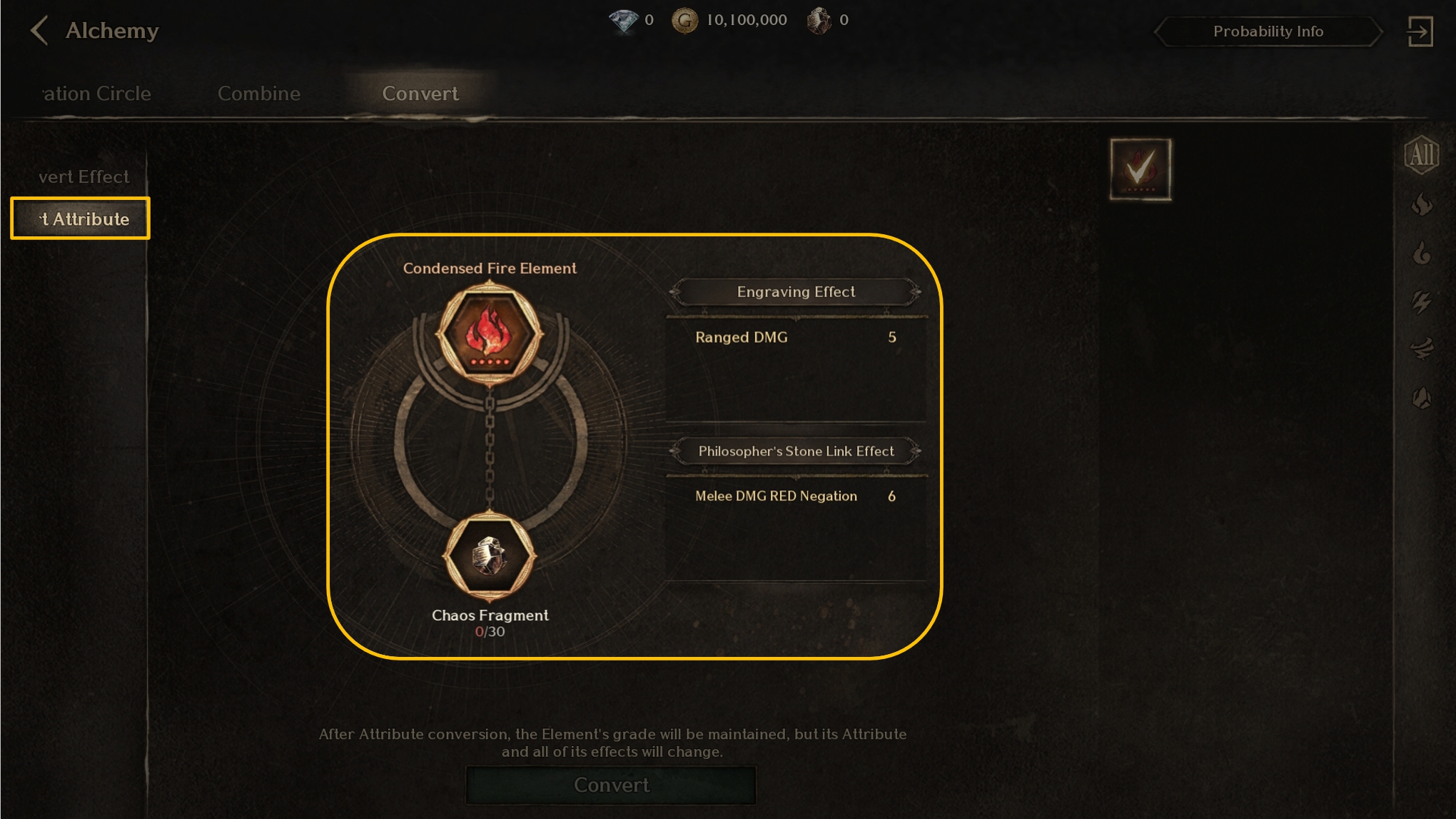The height and width of the screenshot is (819, 1456).
Task: Open the Transmutation Circle tab
Action: click(96, 94)
